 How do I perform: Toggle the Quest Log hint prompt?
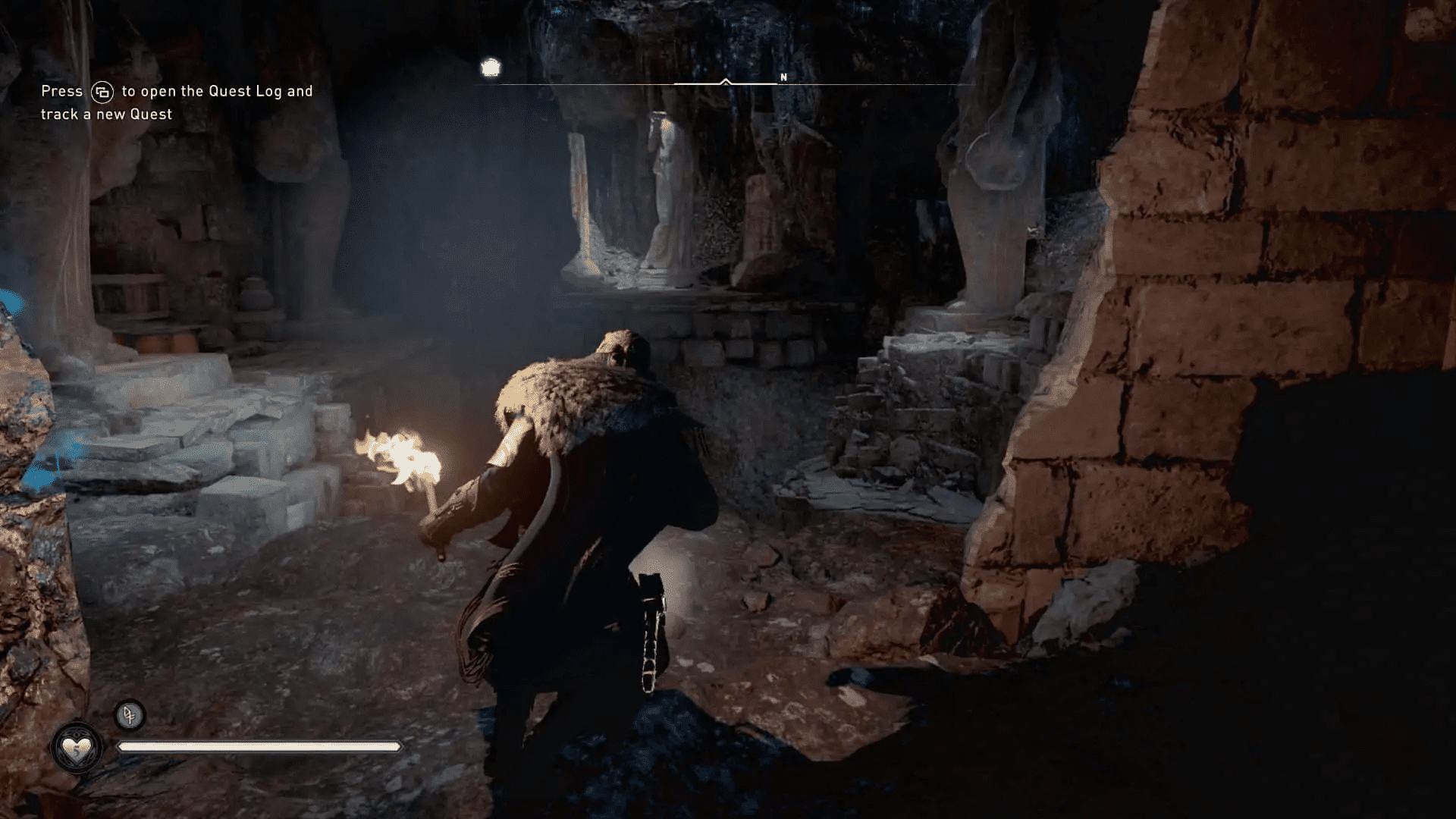pos(174,102)
